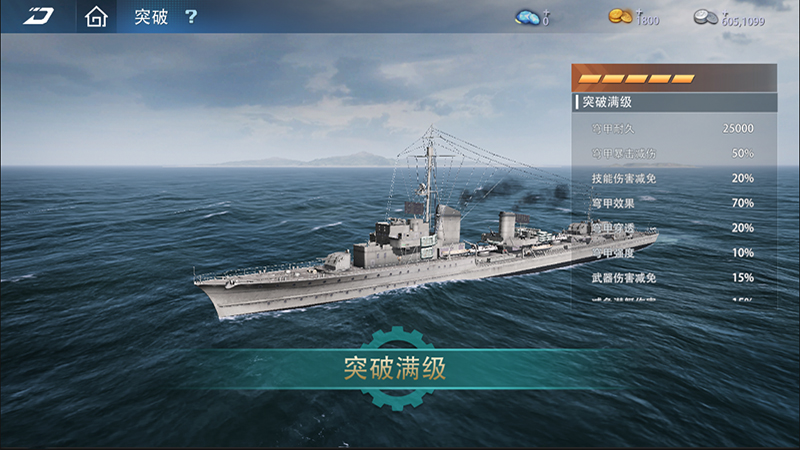Add more silver coins

click(x=708, y=16)
